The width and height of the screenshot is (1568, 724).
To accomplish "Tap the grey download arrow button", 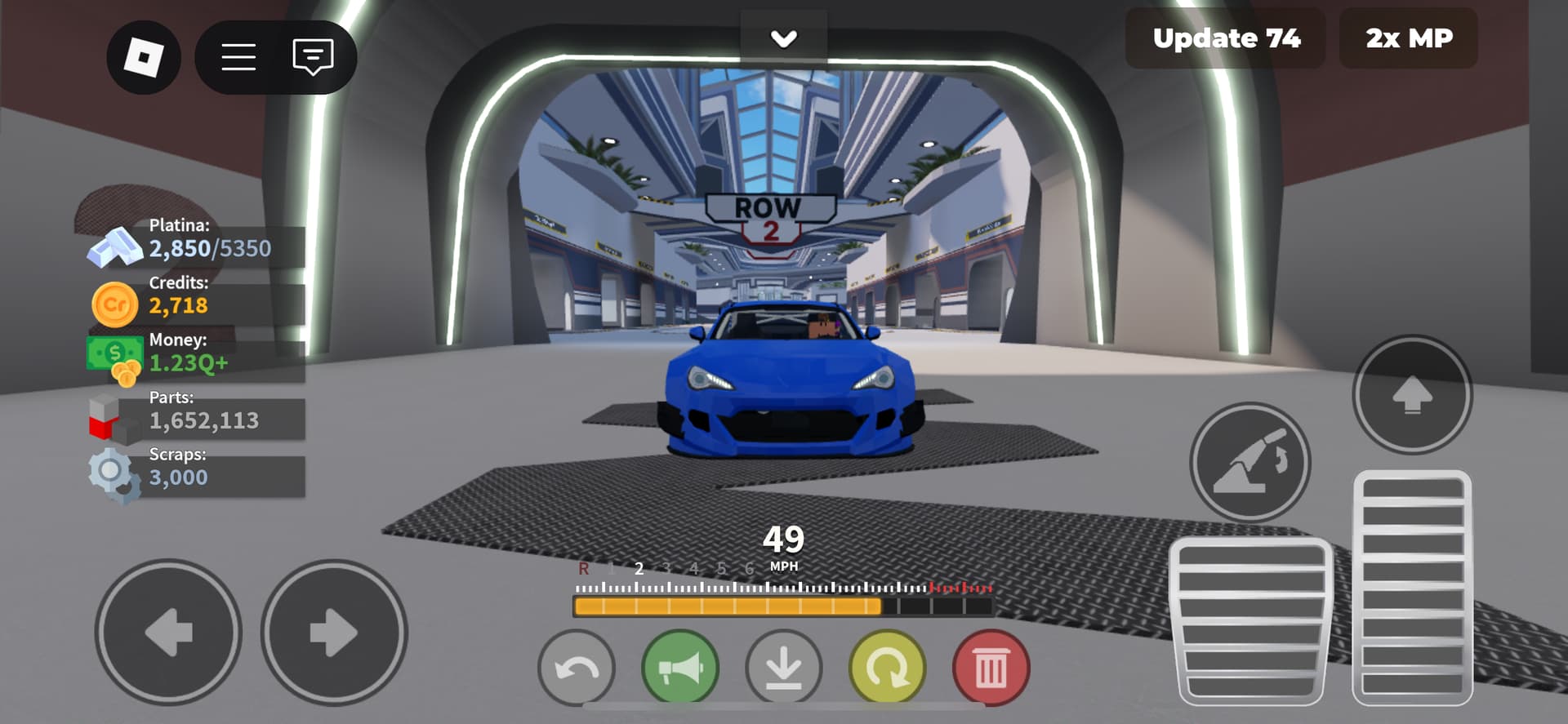I will 783,668.
